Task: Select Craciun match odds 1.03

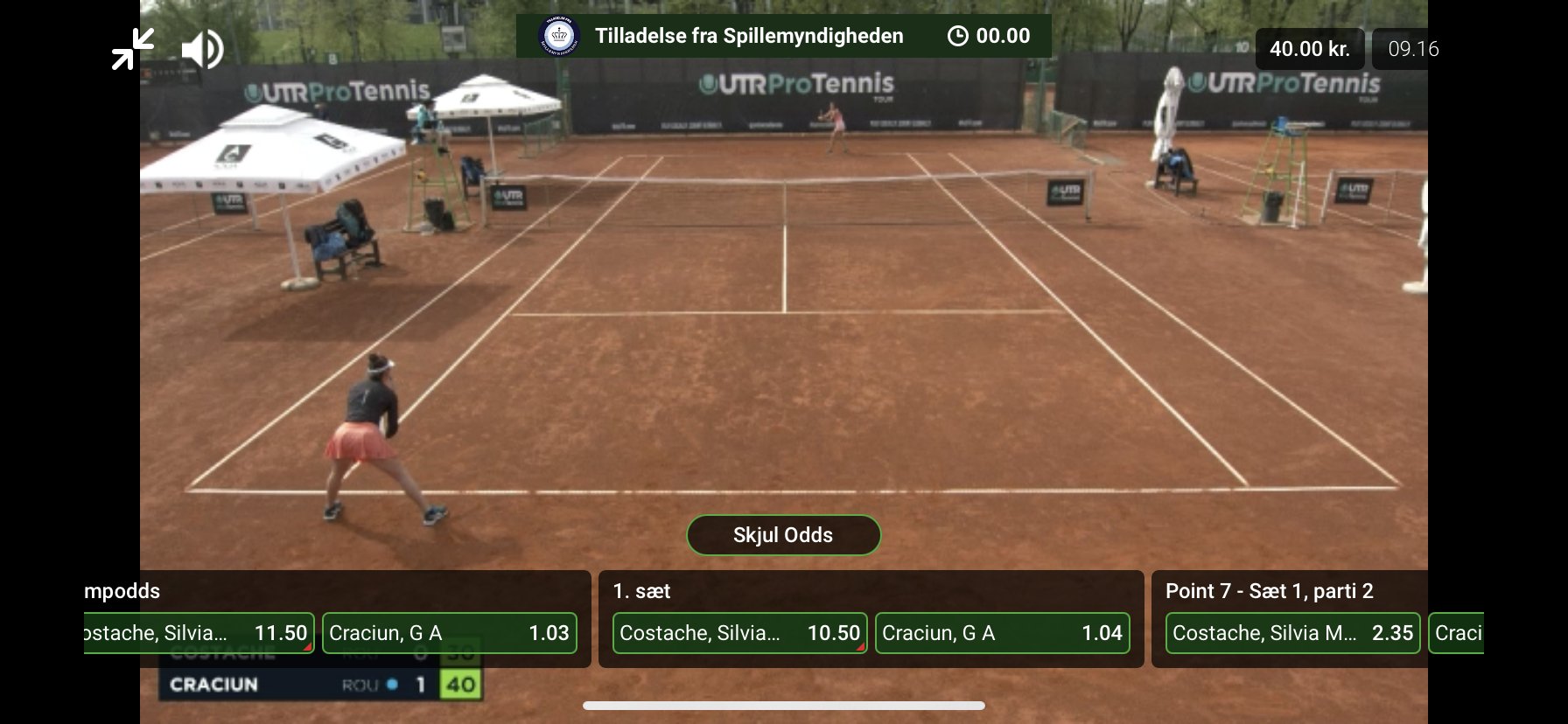Action: point(450,633)
